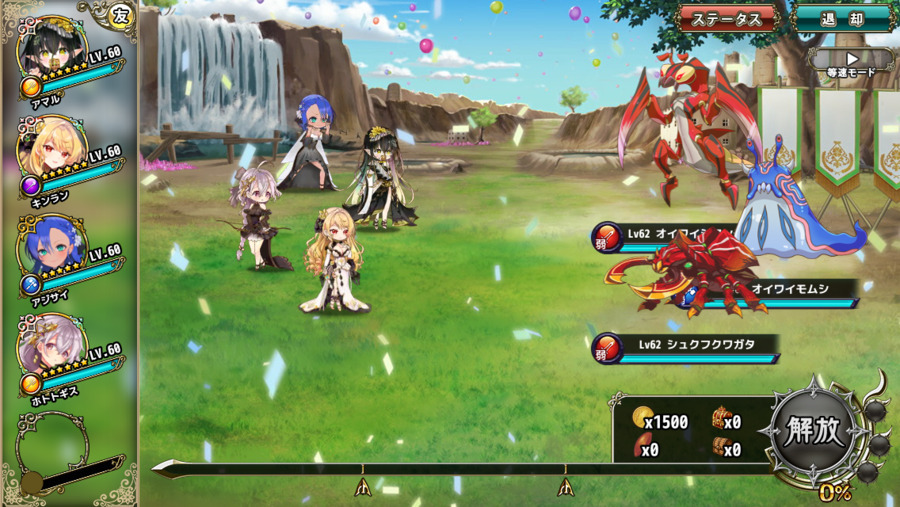900x507 pixels.
Task: Toggle the 等速モード speed mode
Action: pyautogui.click(x=851, y=63)
